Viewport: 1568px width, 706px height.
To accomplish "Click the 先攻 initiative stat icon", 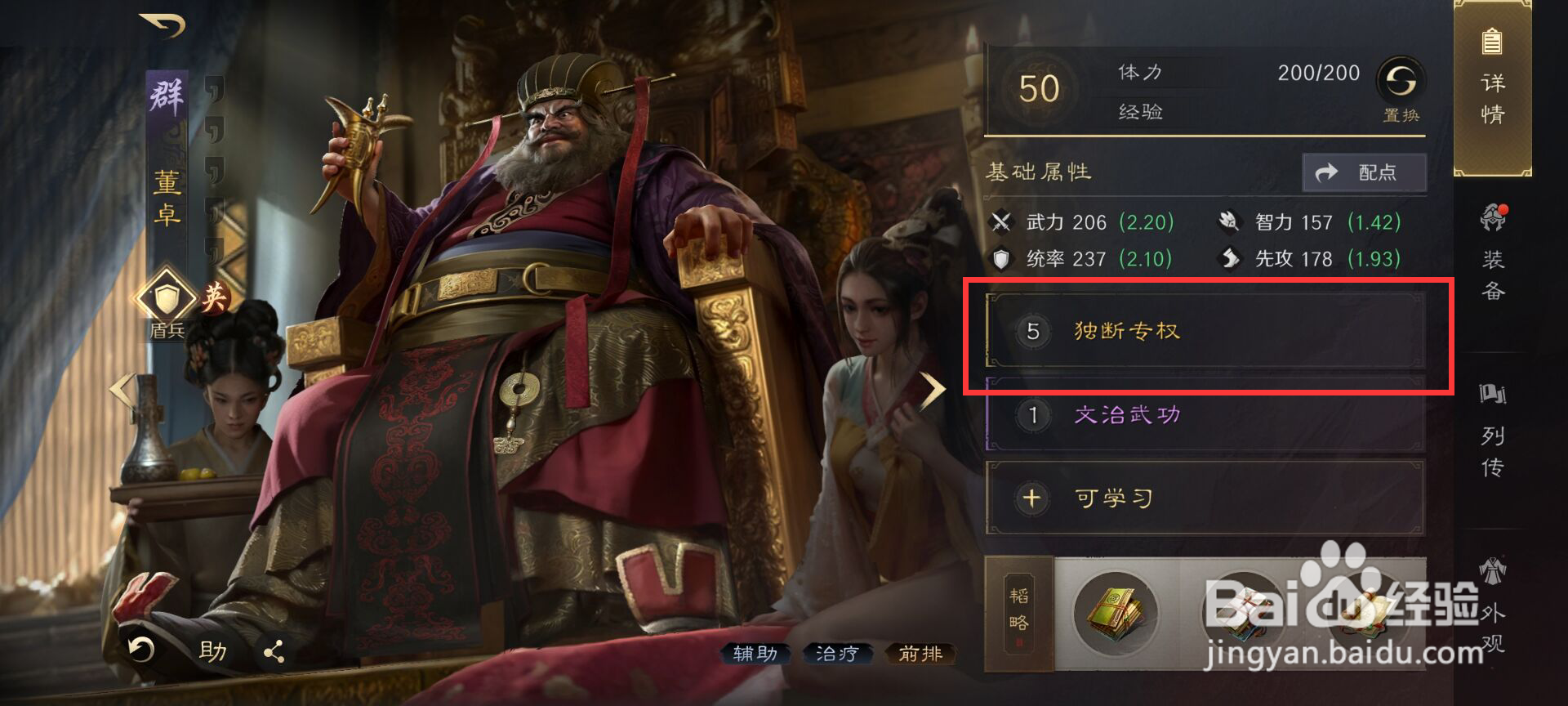I will 1230,259.
